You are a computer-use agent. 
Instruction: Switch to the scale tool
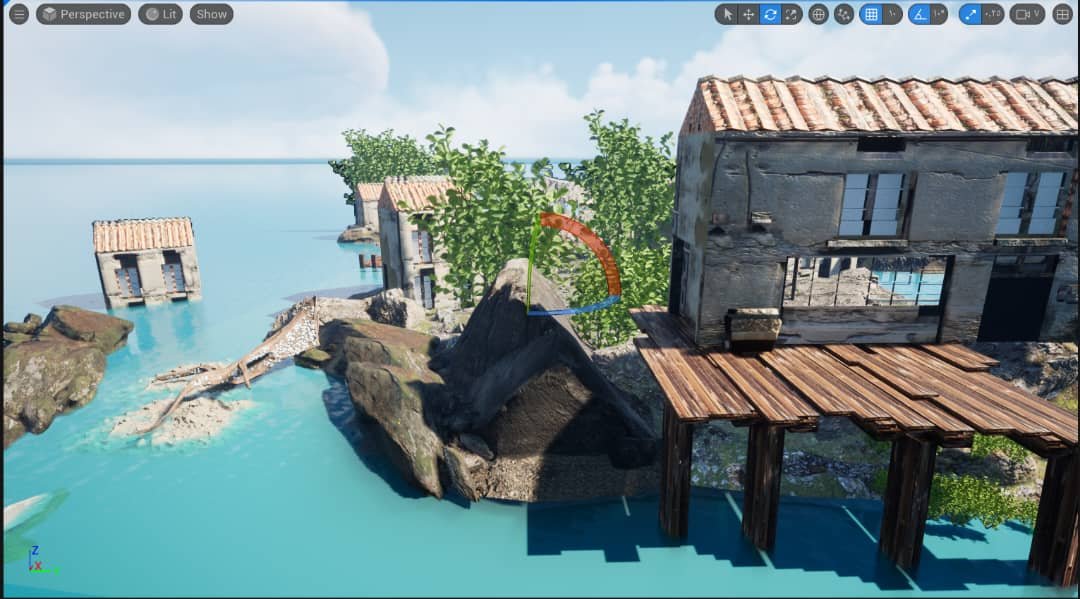tap(792, 14)
